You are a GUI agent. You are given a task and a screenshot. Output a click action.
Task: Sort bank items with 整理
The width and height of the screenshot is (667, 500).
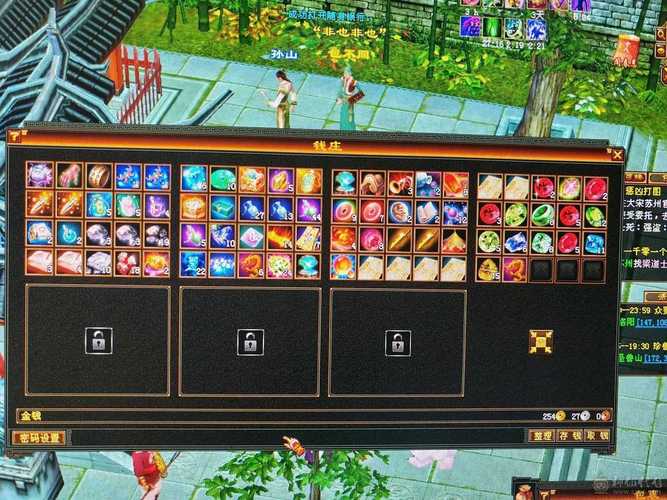tap(541, 436)
